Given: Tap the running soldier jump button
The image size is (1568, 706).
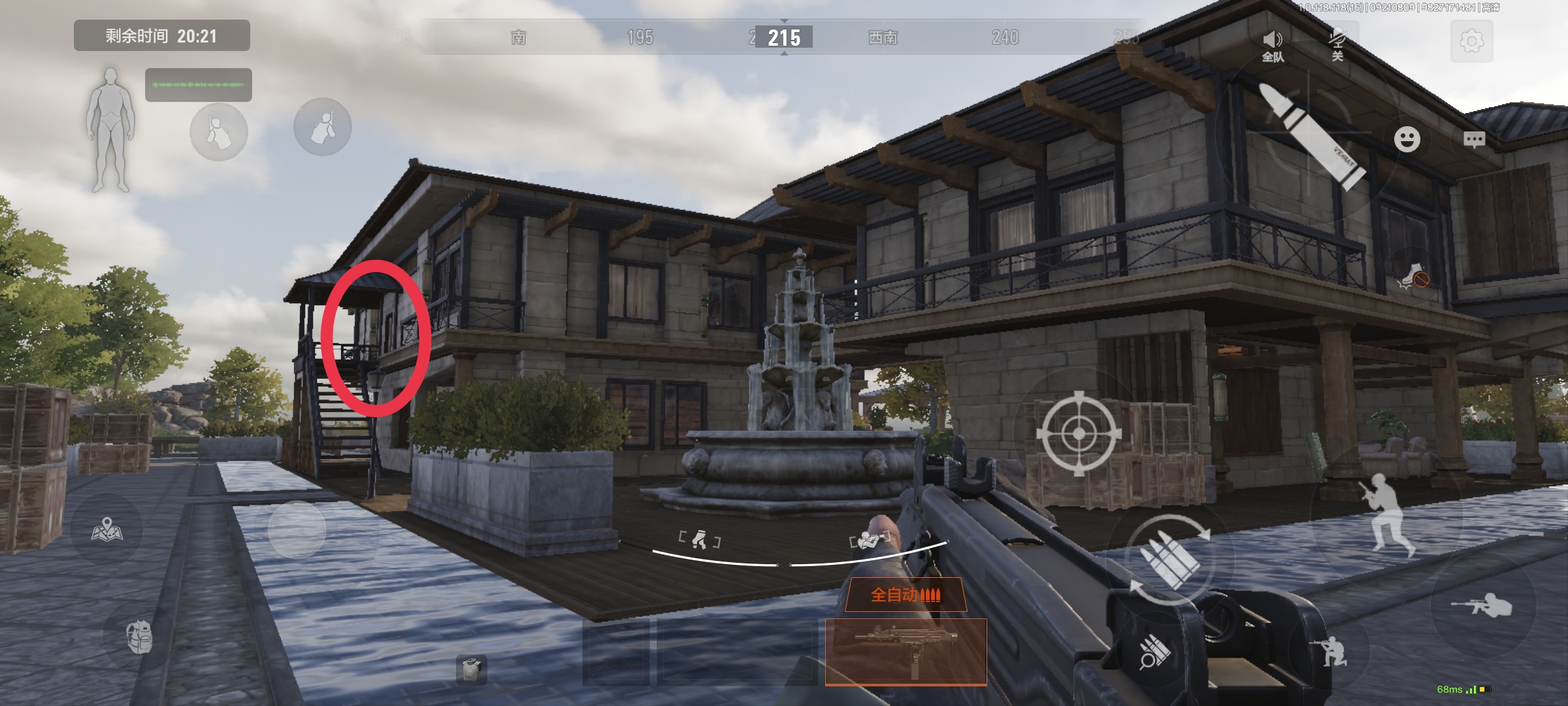Looking at the screenshot, I should pos(1388,513).
